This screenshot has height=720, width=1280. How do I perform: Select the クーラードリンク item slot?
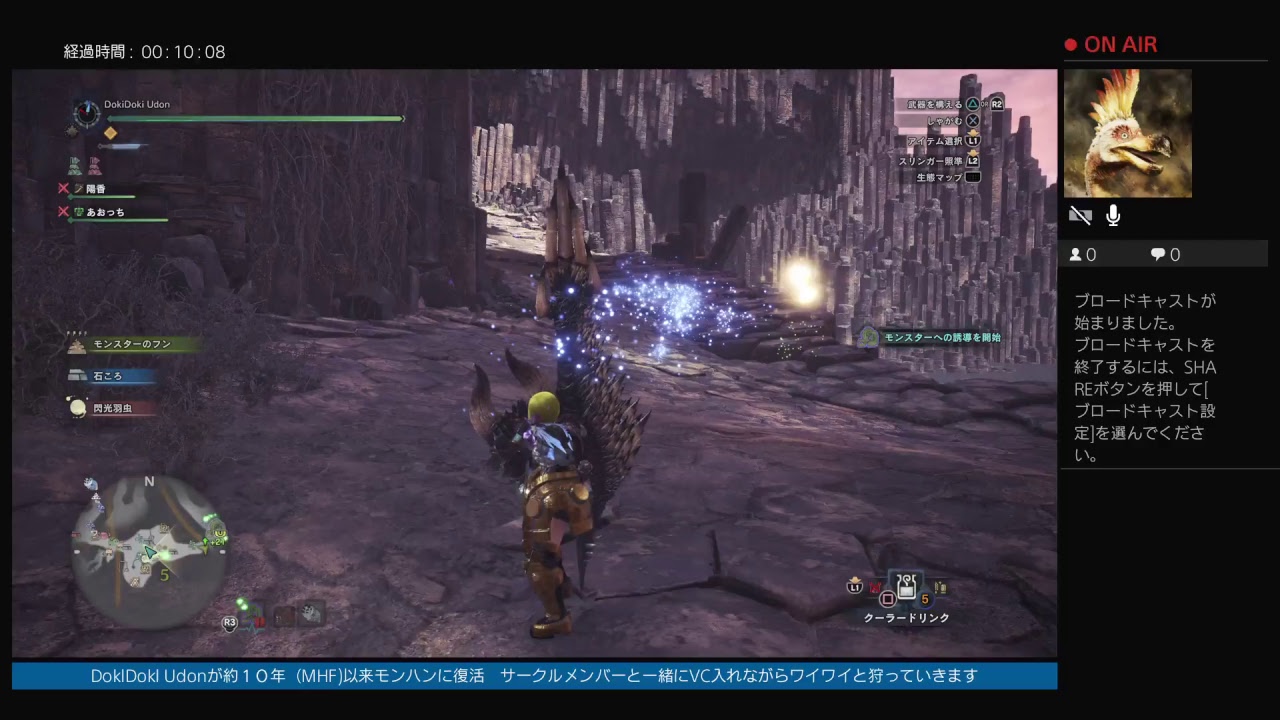click(907, 589)
